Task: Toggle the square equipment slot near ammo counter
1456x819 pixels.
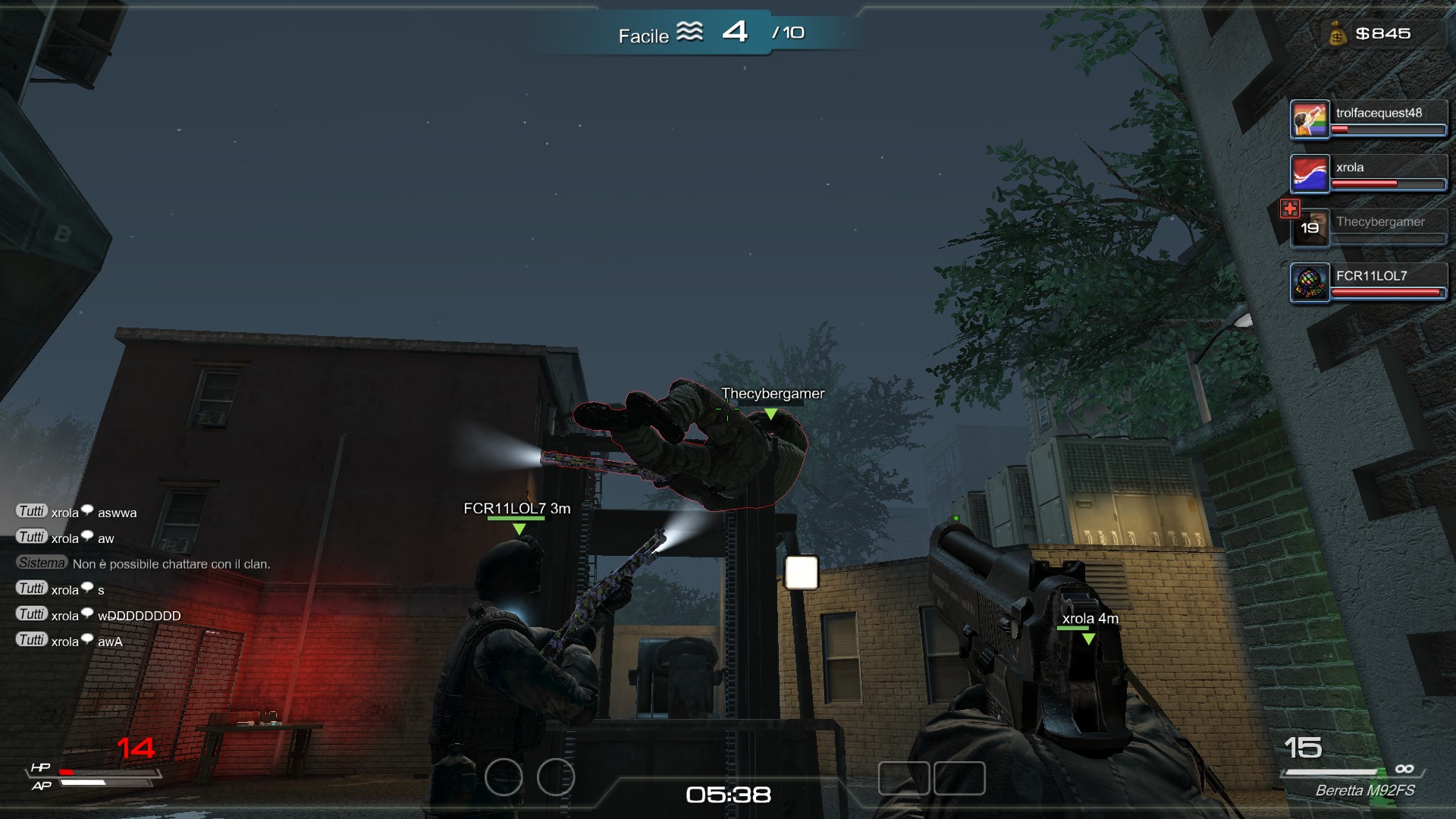Action: tap(958, 778)
